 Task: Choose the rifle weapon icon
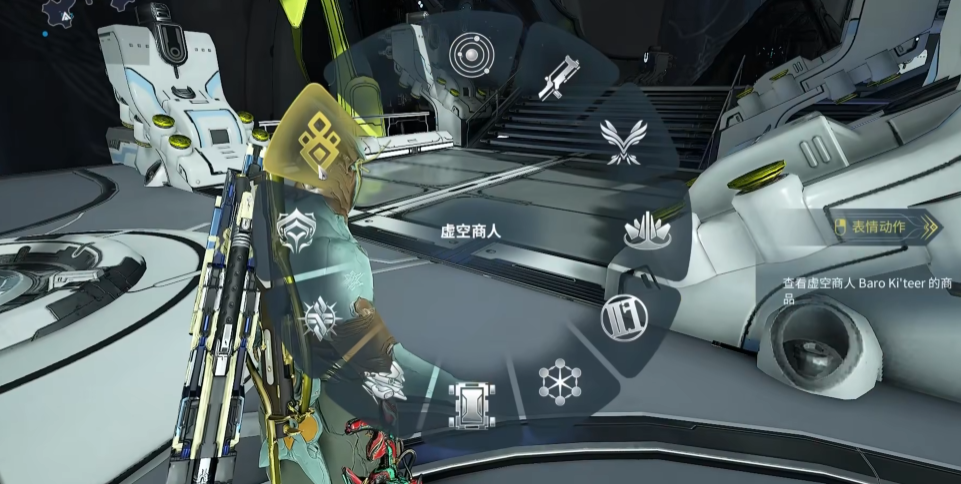(559, 76)
